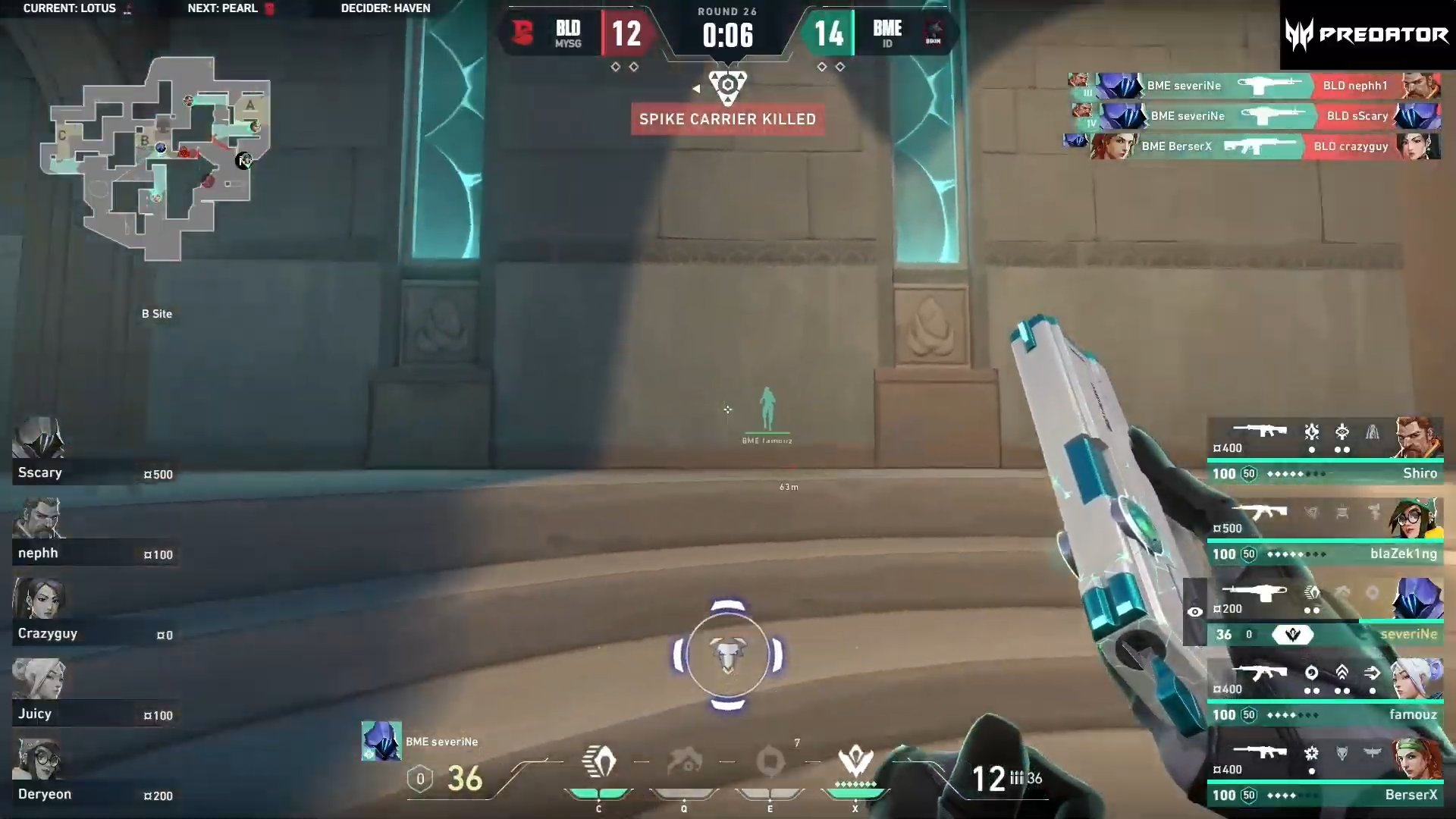Toggle the ultimate diamond under the BLD score
This screenshot has width=1456, height=819.
(616, 67)
